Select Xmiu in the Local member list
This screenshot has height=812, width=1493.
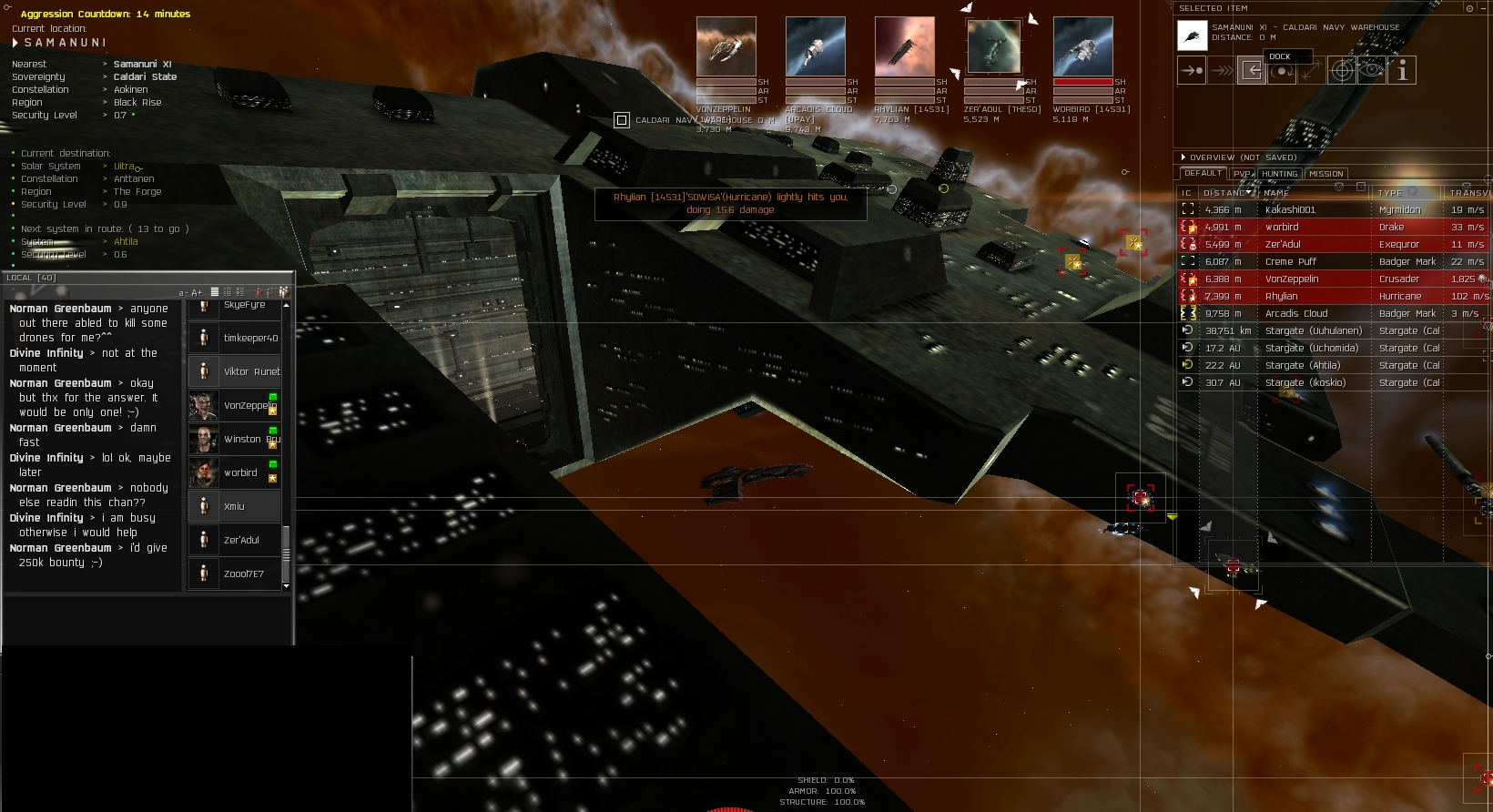(x=234, y=506)
